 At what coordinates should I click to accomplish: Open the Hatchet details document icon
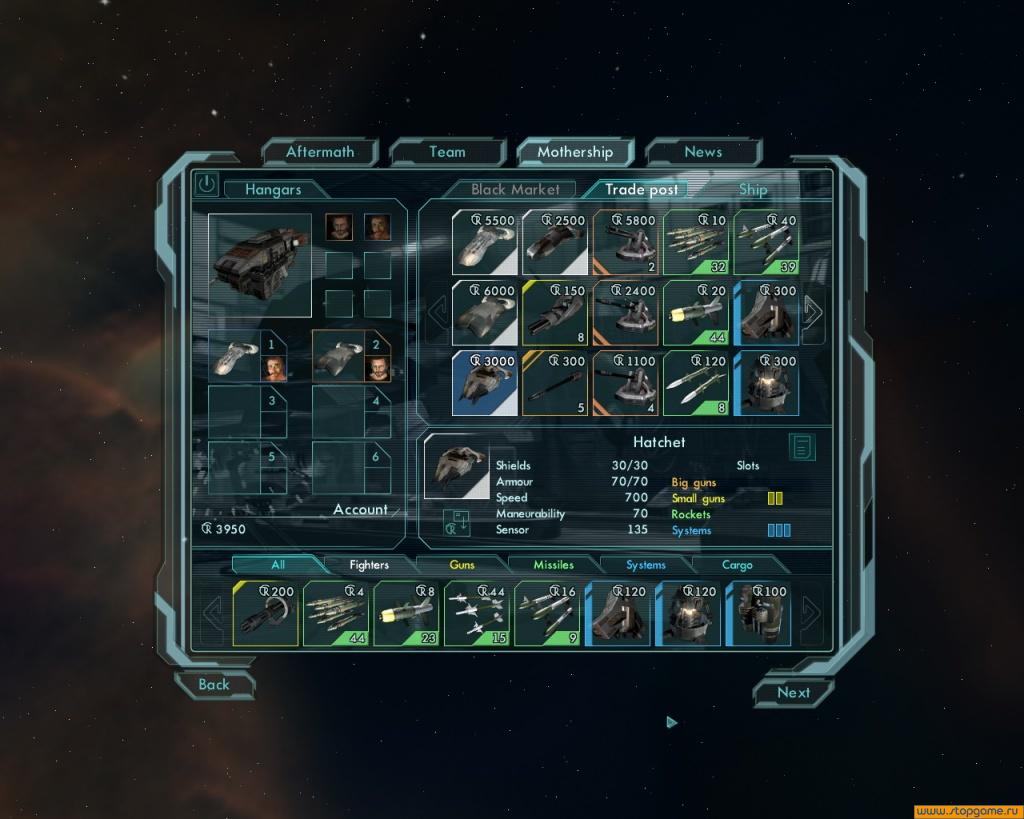click(801, 447)
